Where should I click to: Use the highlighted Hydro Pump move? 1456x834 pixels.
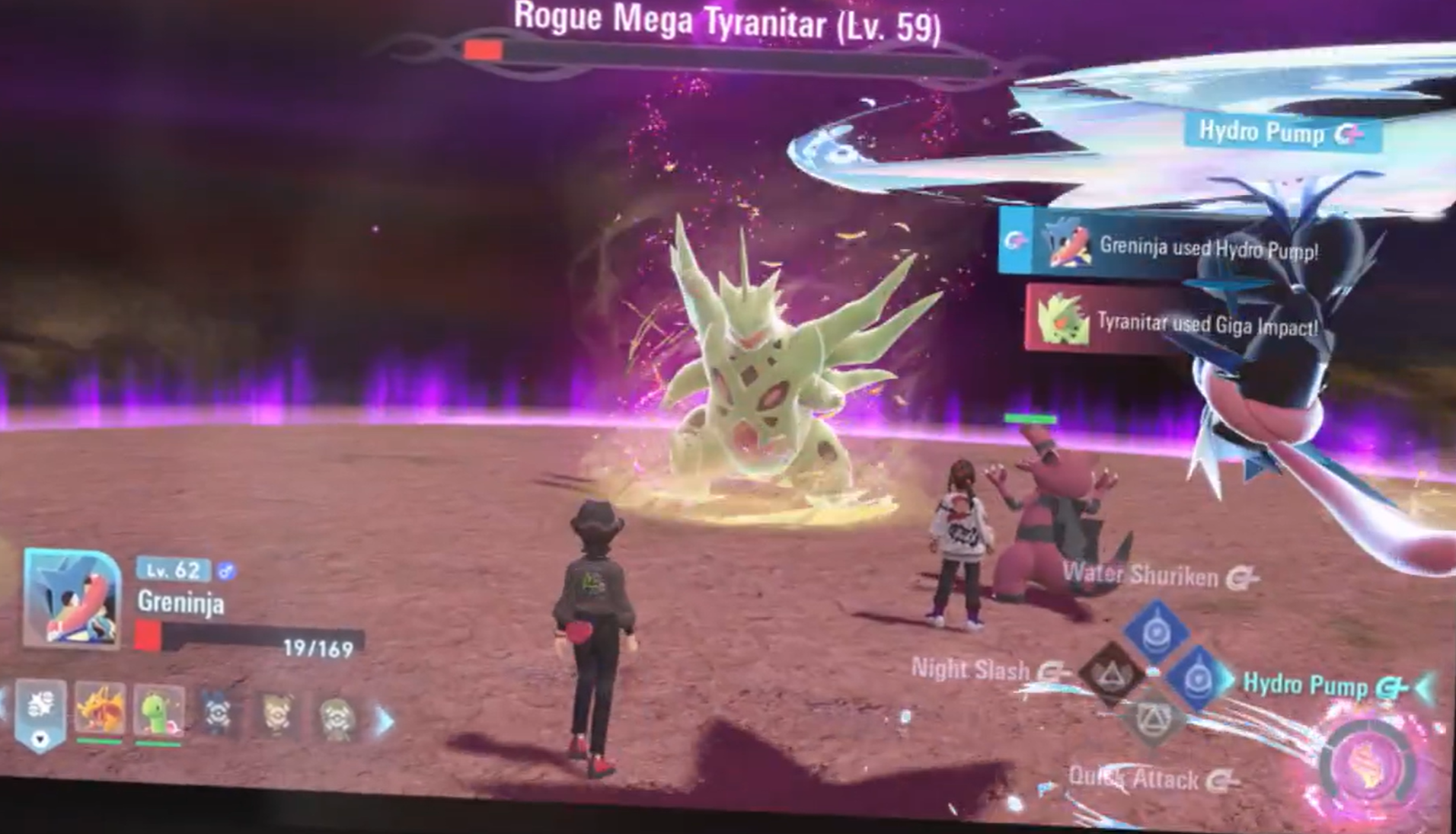click(1198, 676)
